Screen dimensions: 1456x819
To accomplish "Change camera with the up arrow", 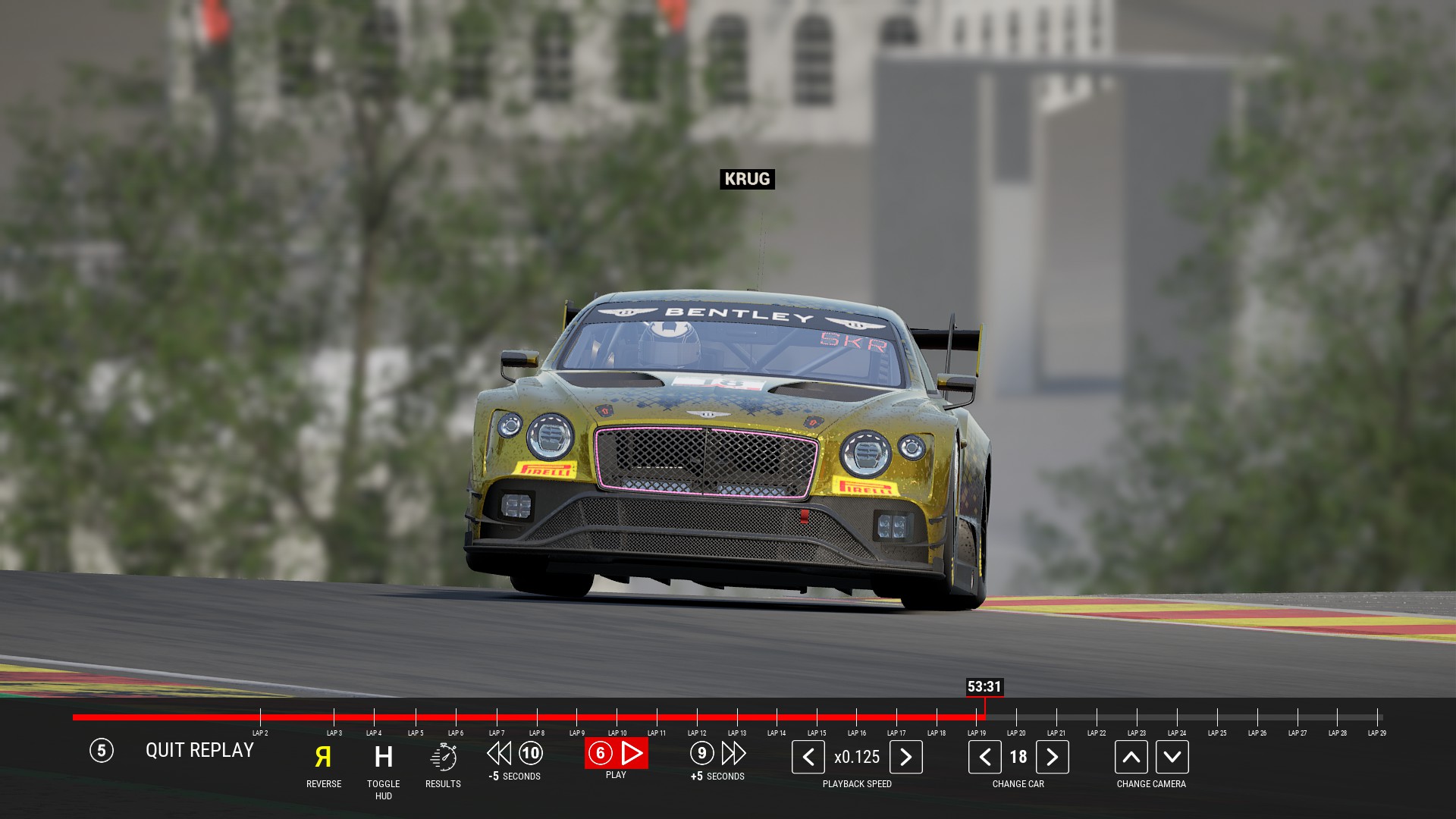I will (1131, 757).
